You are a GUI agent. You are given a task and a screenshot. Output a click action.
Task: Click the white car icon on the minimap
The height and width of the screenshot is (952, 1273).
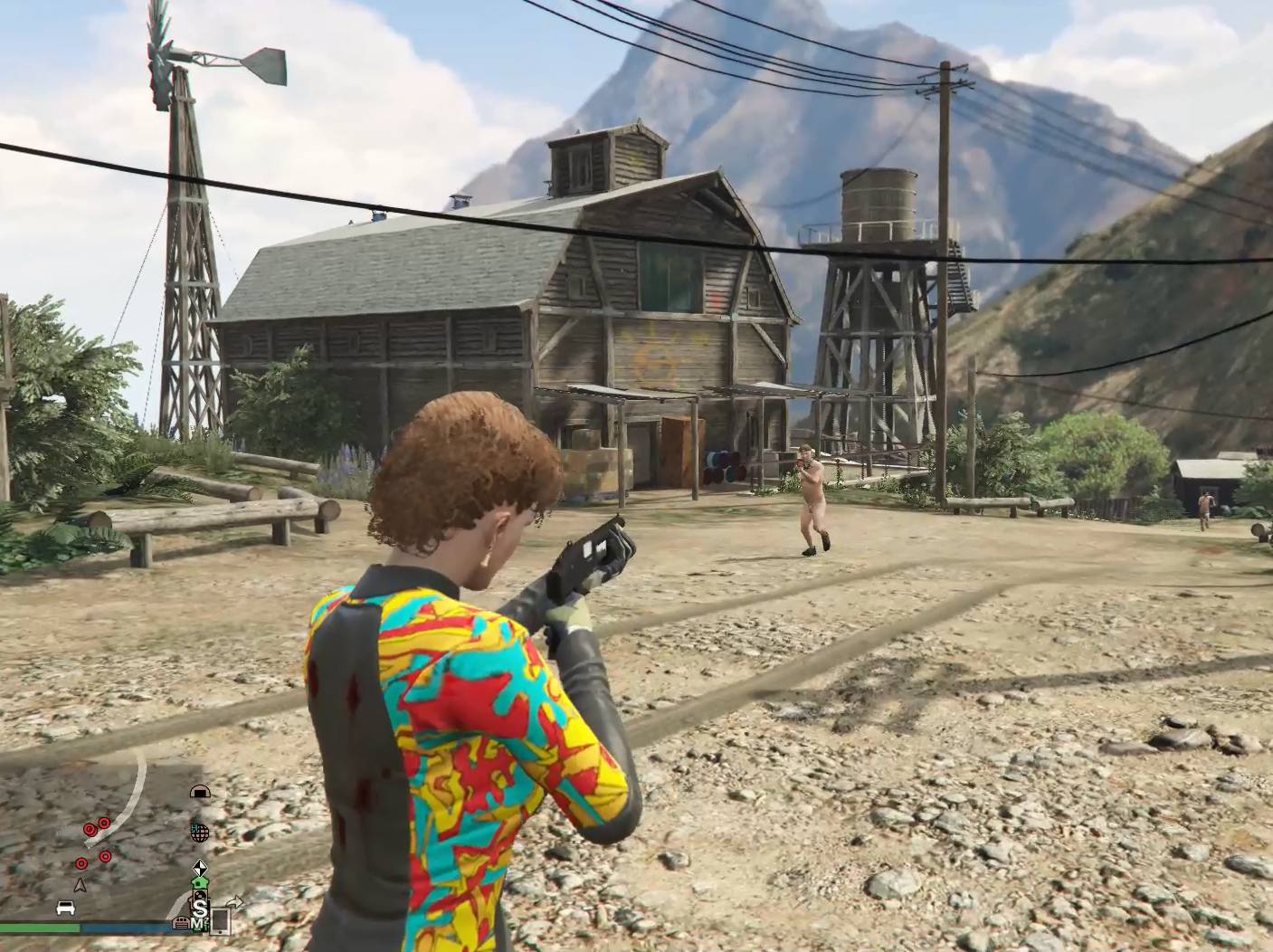click(x=66, y=909)
